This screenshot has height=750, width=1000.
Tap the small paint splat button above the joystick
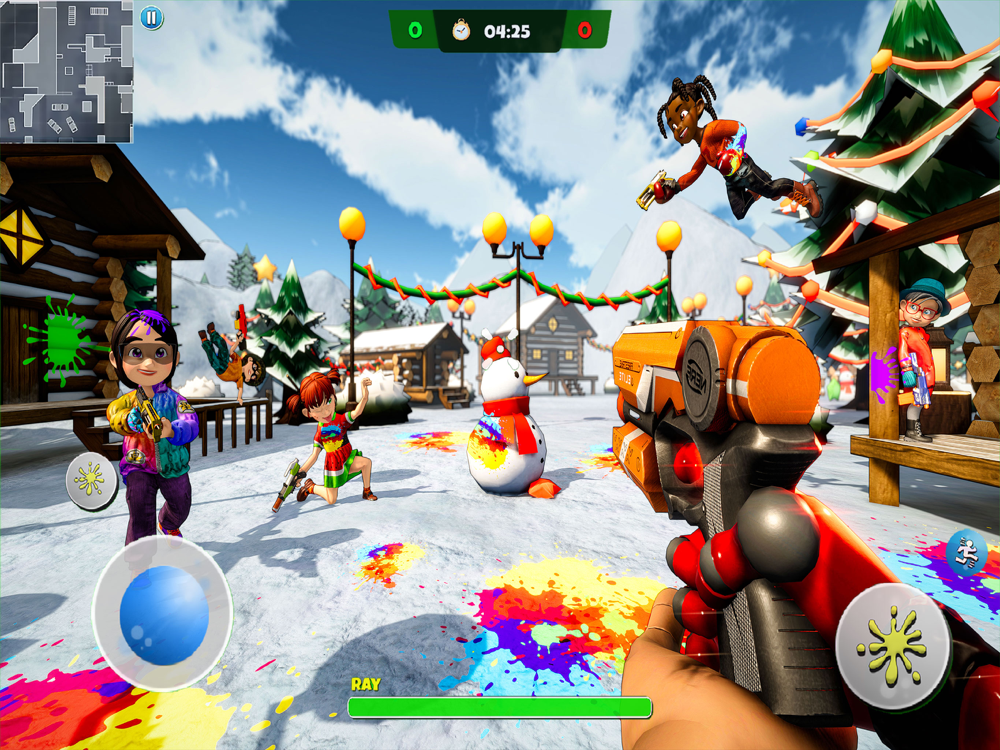click(x=91, y=481)
